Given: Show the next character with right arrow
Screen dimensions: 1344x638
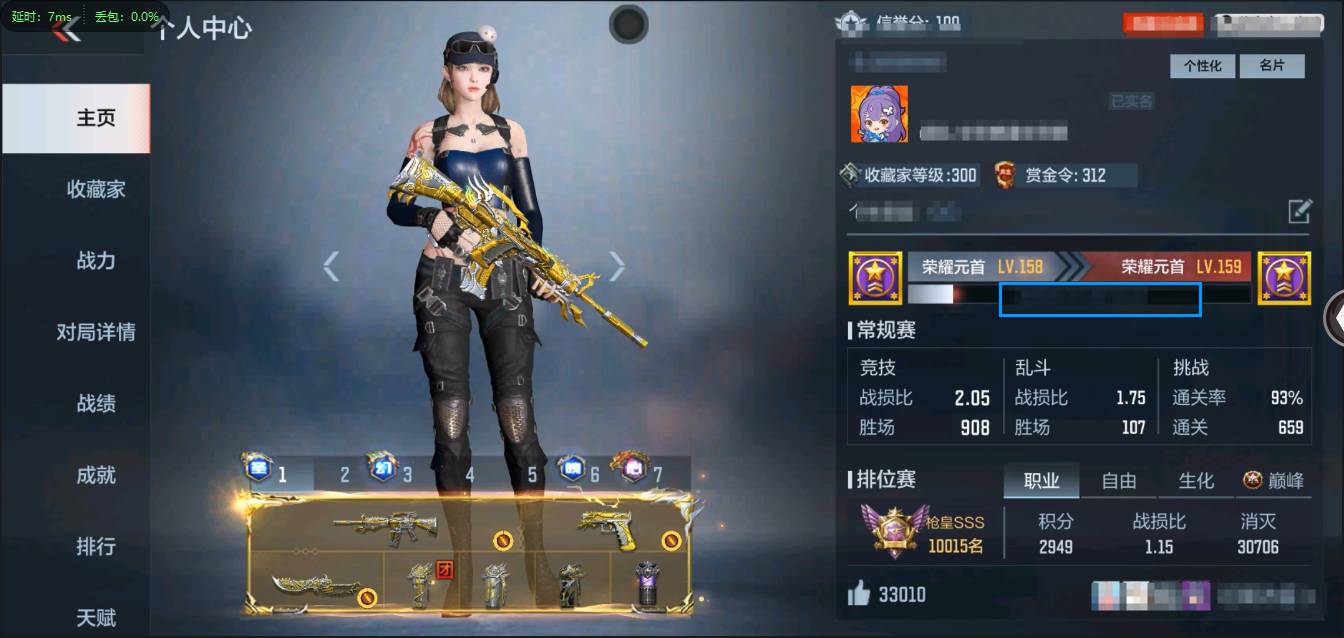Looking at the screenshot, I should [617, 266].
